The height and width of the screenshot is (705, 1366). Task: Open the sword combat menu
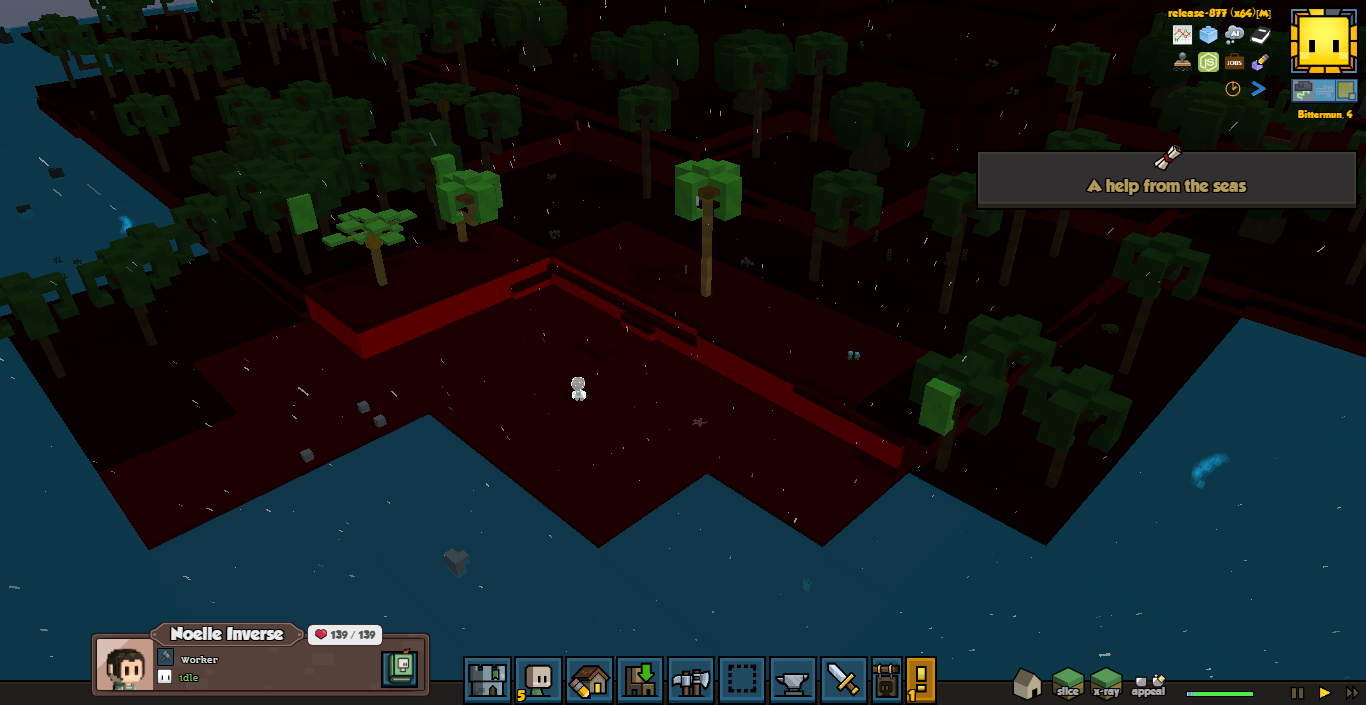click(844, 681)
